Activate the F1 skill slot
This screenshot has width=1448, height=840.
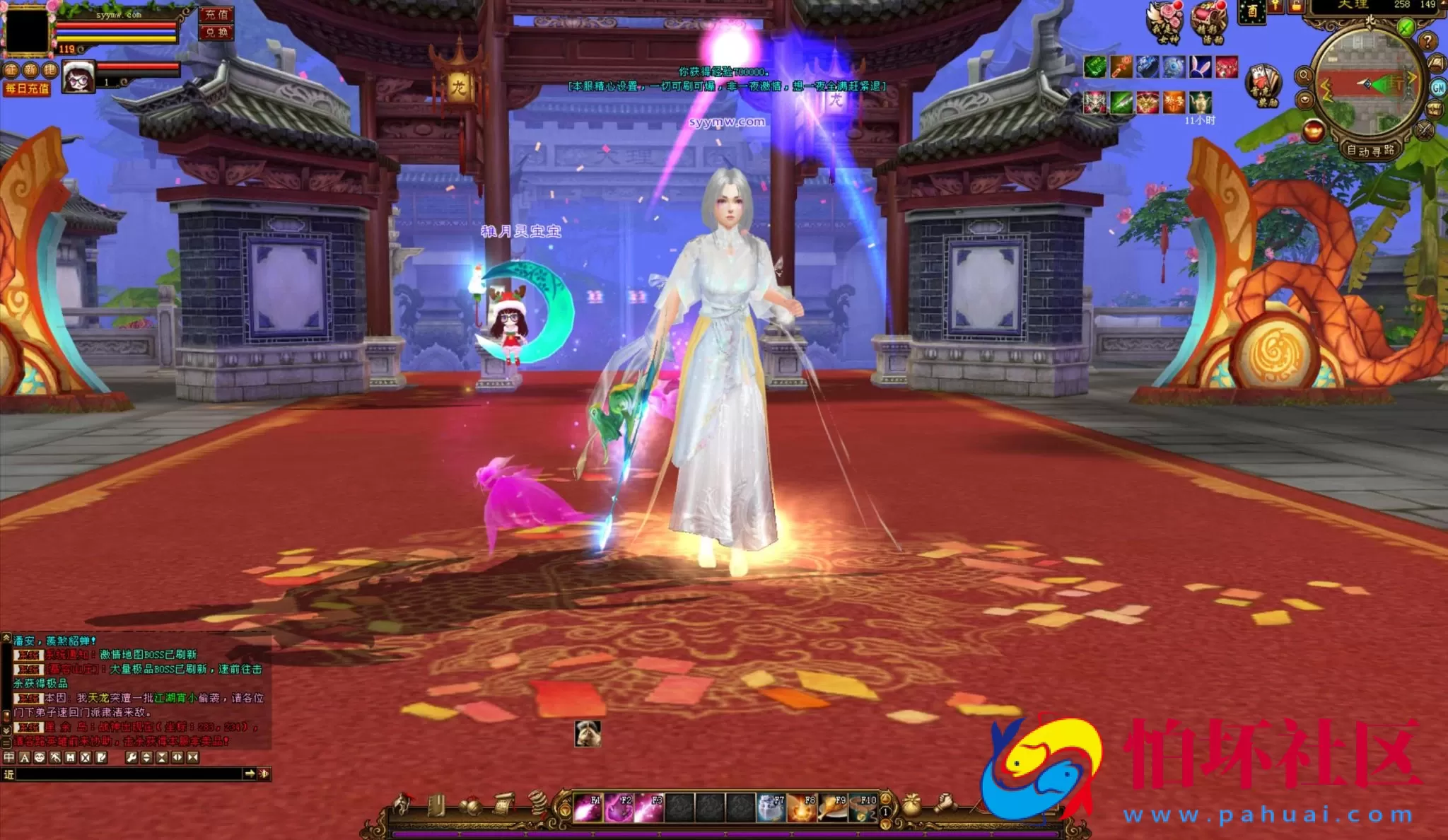tap(587, 807)
